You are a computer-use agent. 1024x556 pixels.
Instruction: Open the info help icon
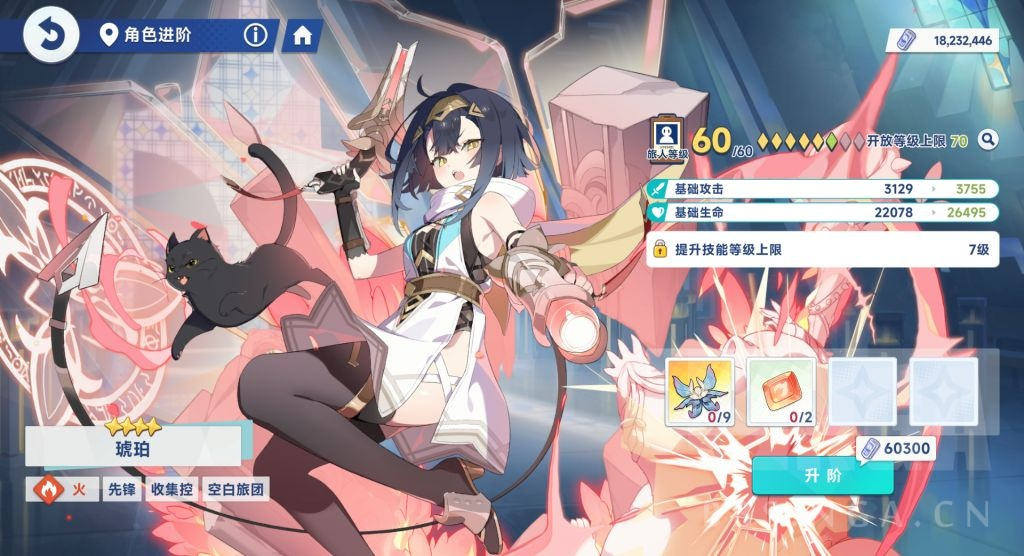pyautogui.click(x=256, y=36)
